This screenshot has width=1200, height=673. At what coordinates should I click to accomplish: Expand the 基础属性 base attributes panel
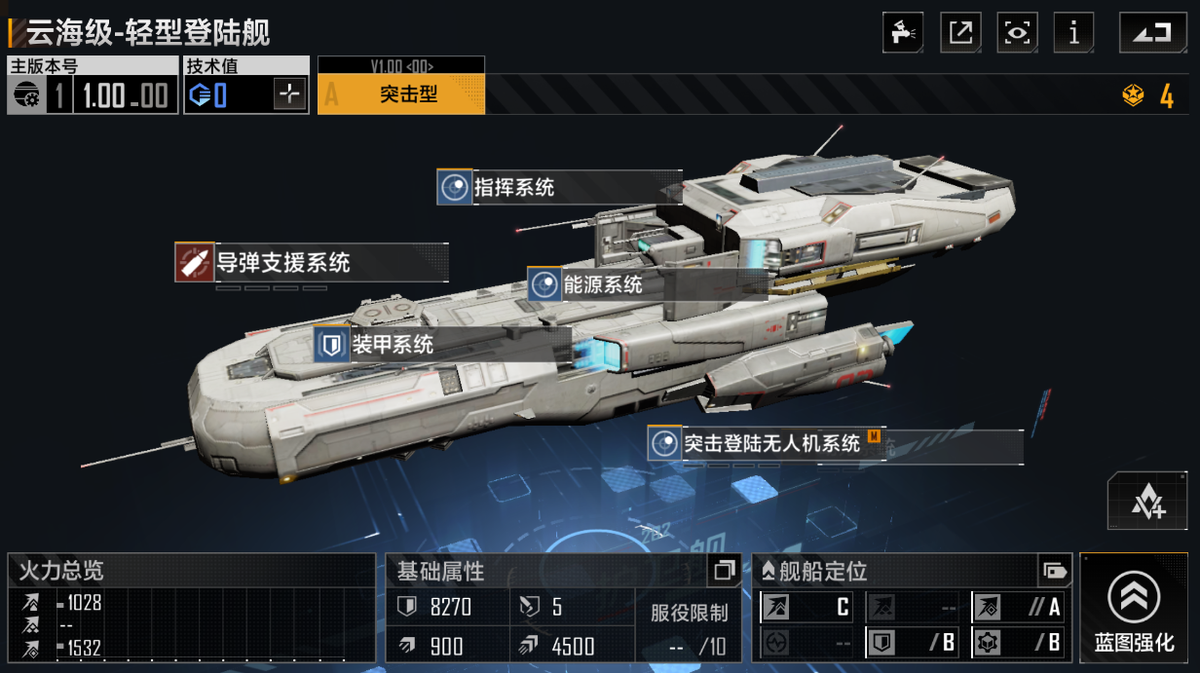click(x=723, y=571)
